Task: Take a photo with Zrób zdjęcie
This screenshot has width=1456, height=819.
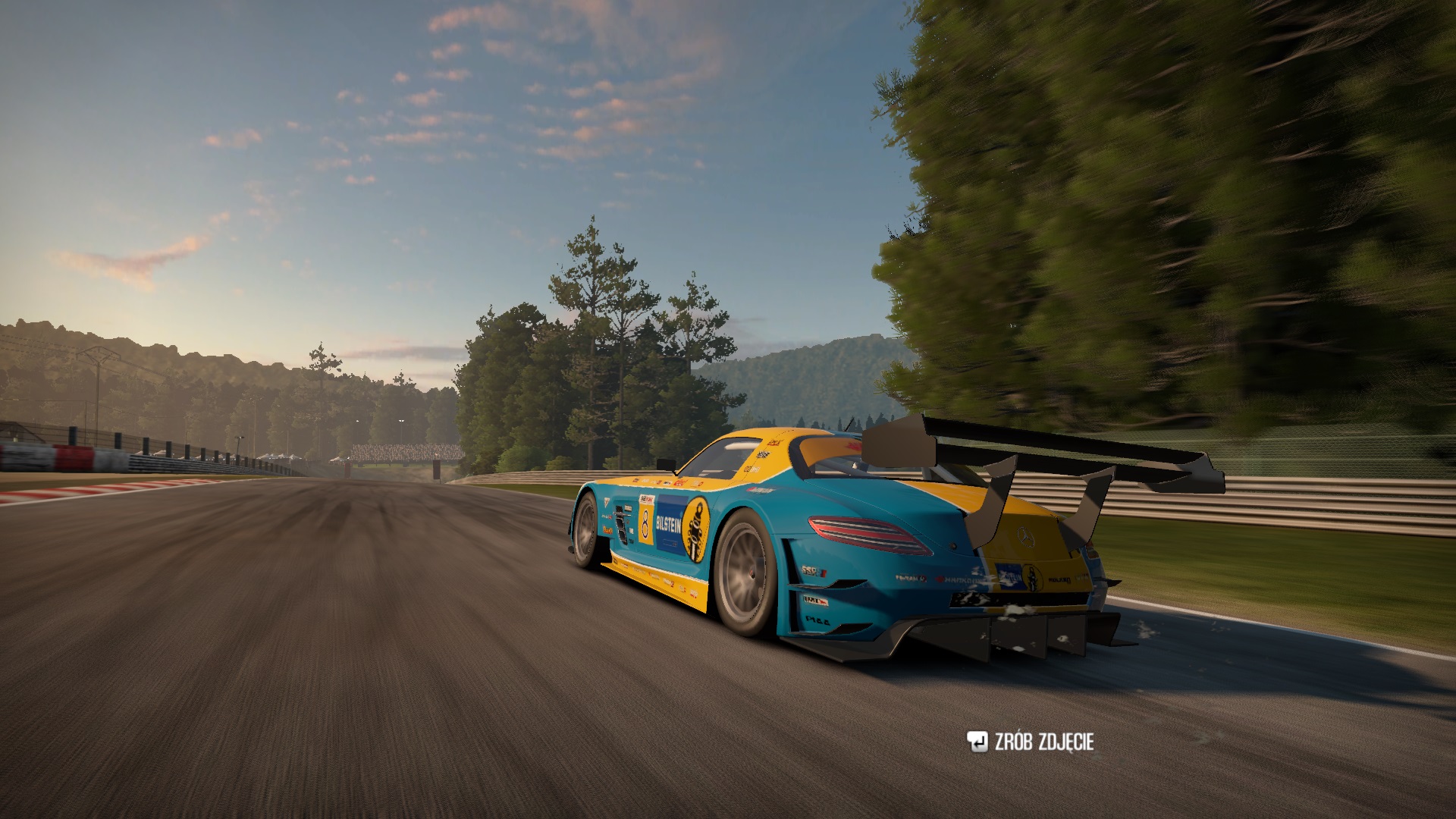Action: (1030, 742)
